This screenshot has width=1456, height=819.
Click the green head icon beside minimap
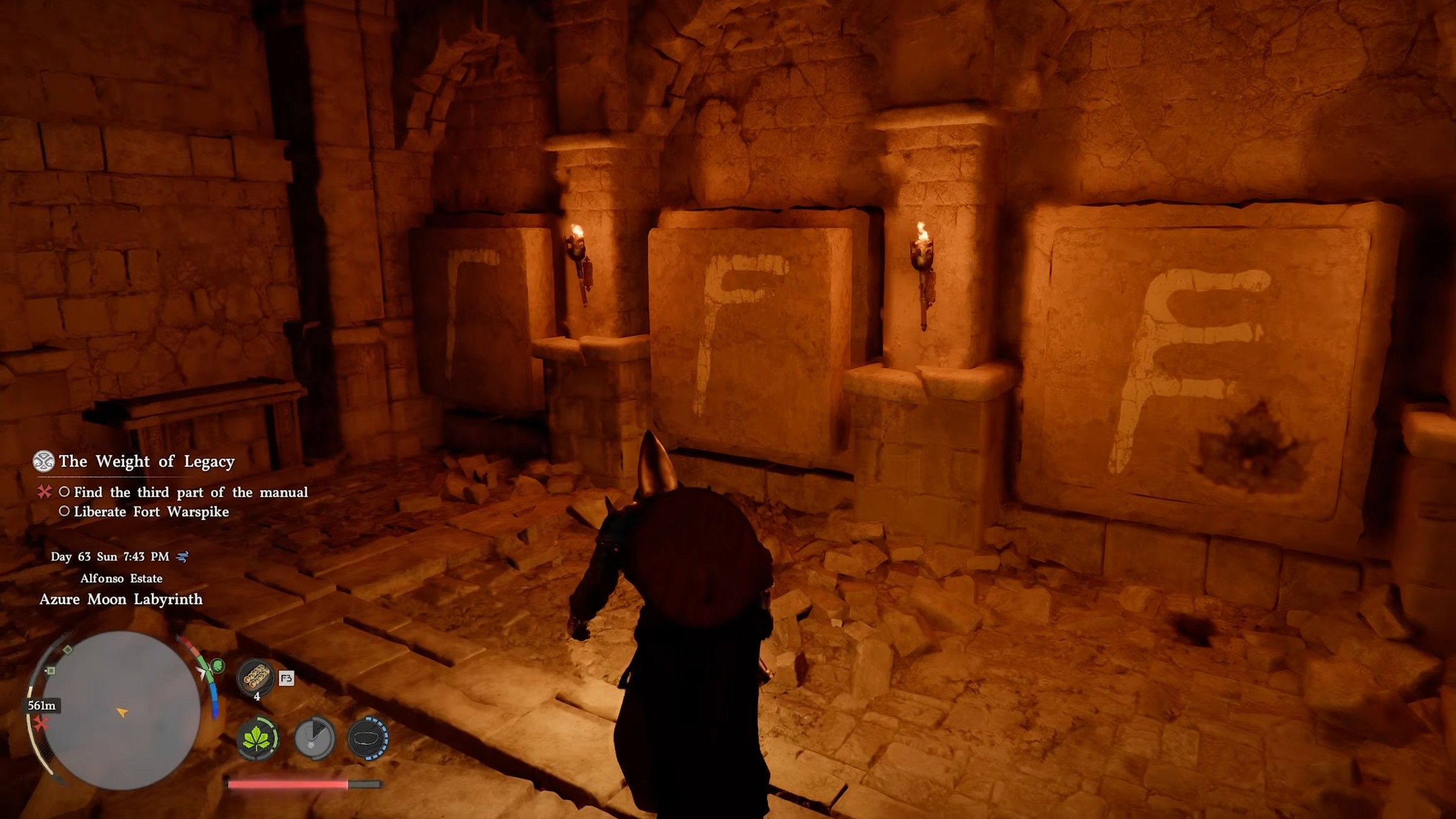[217, 666]
